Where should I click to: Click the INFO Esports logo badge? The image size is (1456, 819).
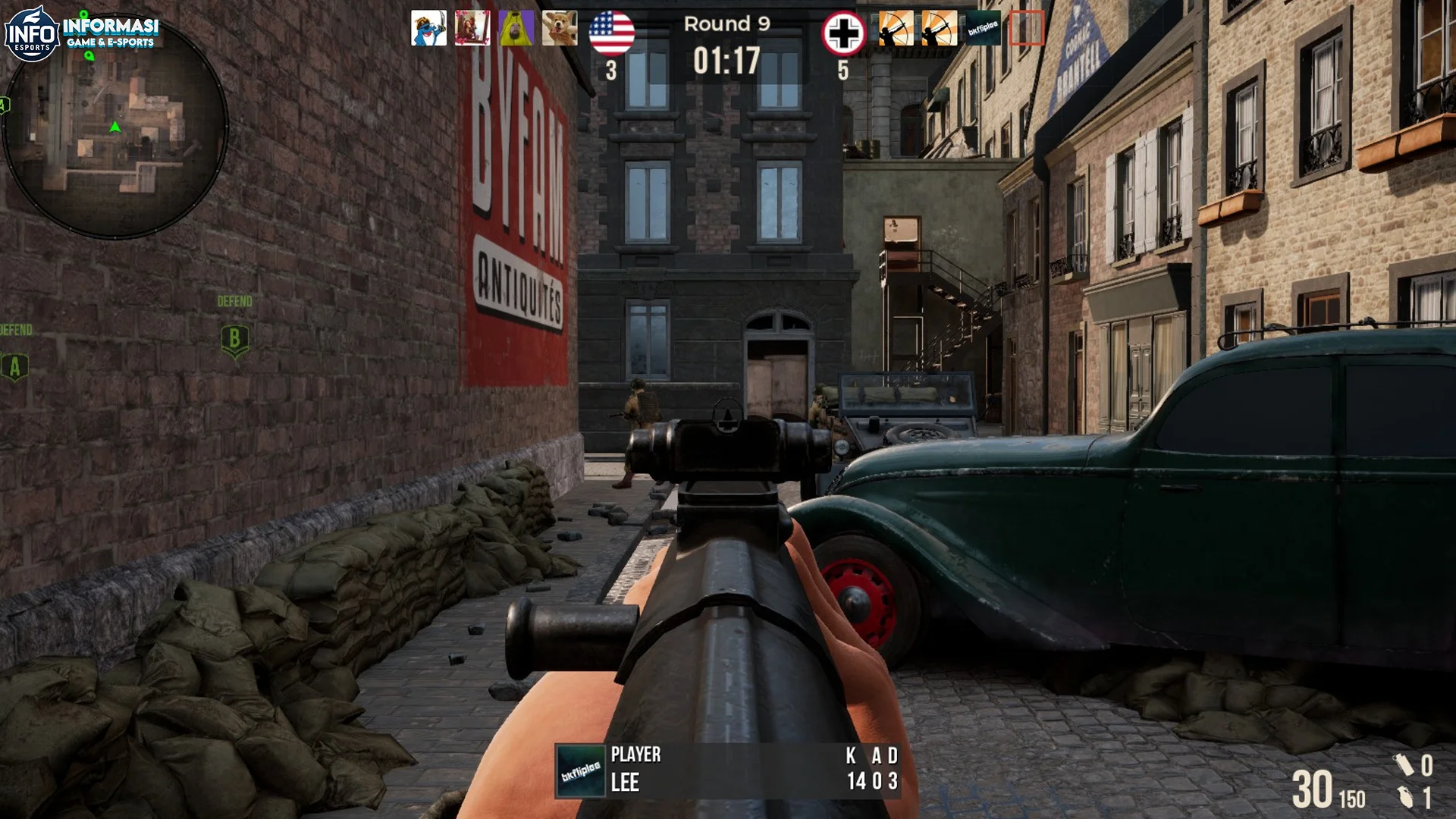coord(32,30)
